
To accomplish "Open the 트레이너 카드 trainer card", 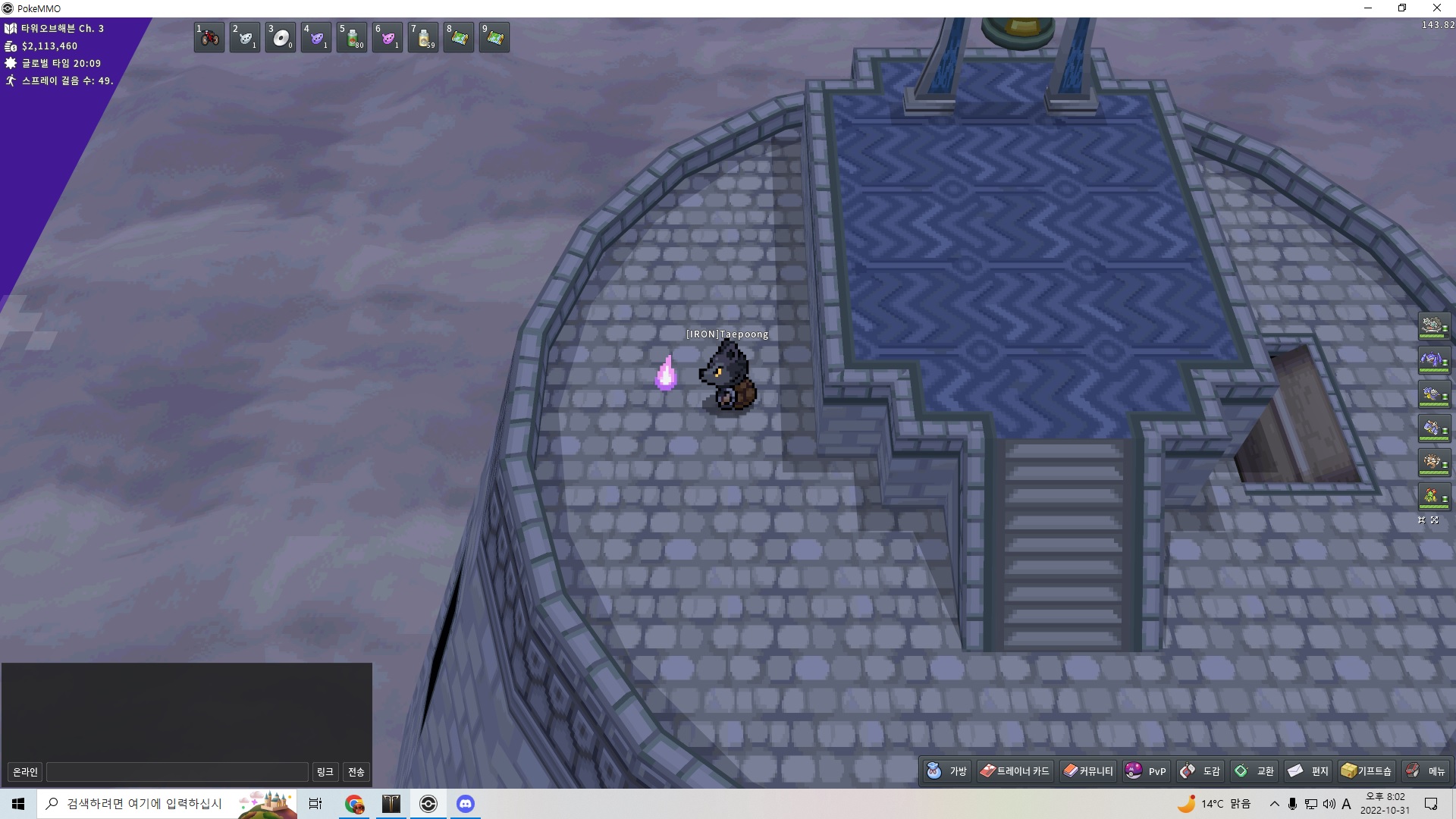I will [1015, 771].
